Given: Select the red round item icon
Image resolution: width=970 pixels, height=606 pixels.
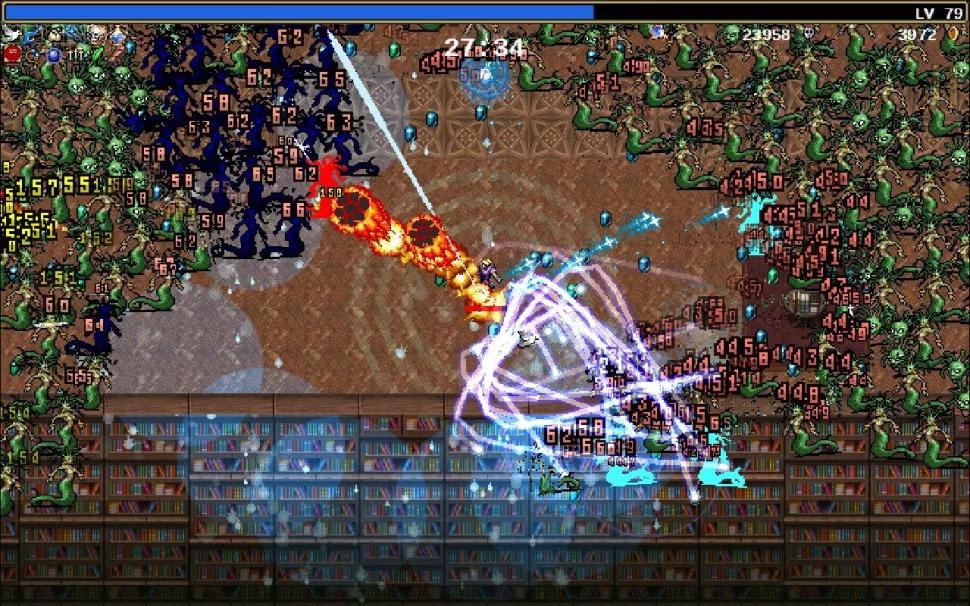Looking at the screenshot, I should (x=12, y=53).
